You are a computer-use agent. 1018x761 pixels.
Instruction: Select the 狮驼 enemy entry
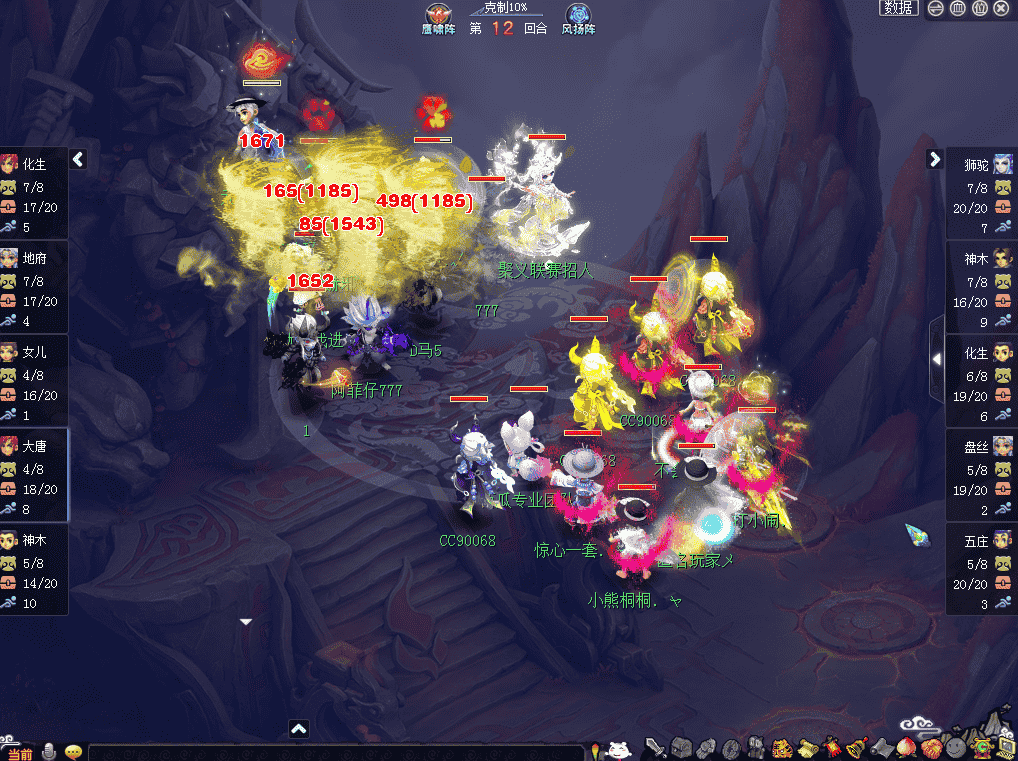coord(982,192)
